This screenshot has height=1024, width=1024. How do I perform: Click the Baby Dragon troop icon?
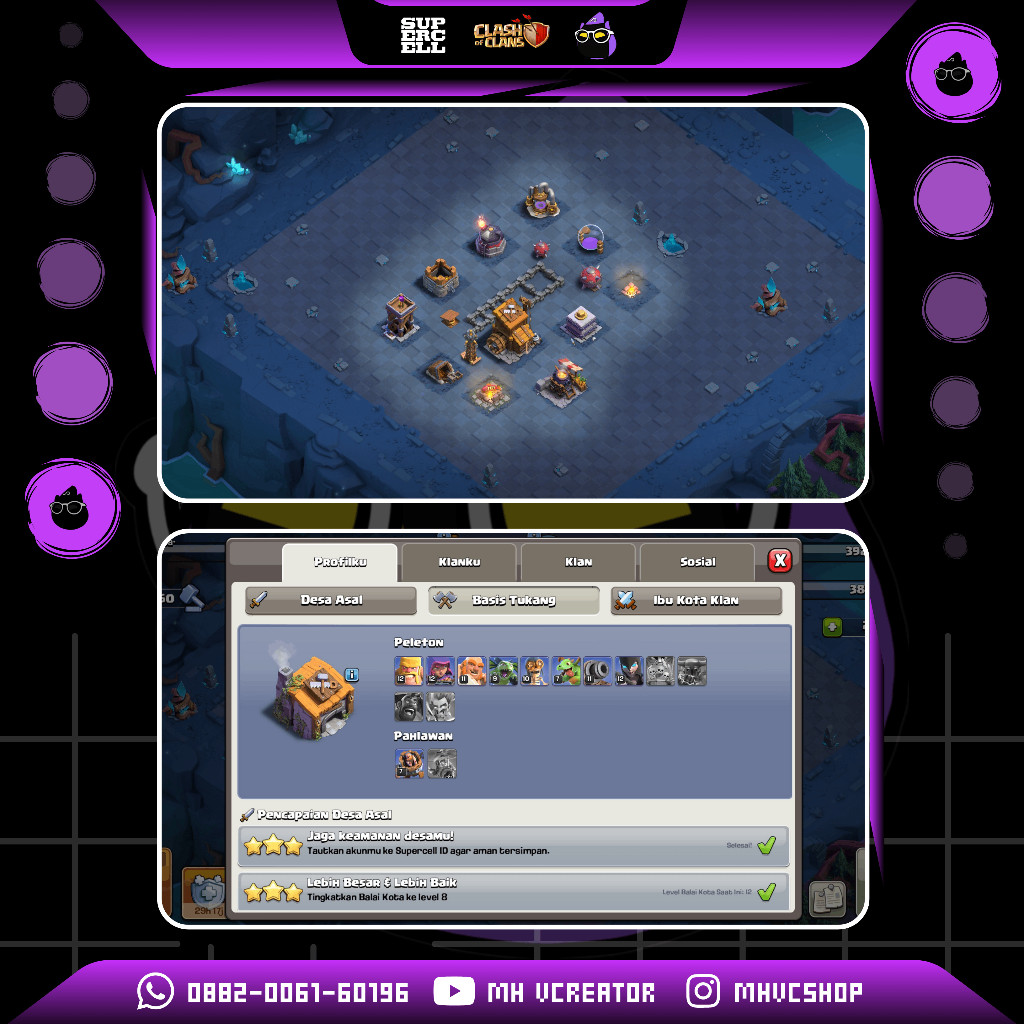(566, 671)
